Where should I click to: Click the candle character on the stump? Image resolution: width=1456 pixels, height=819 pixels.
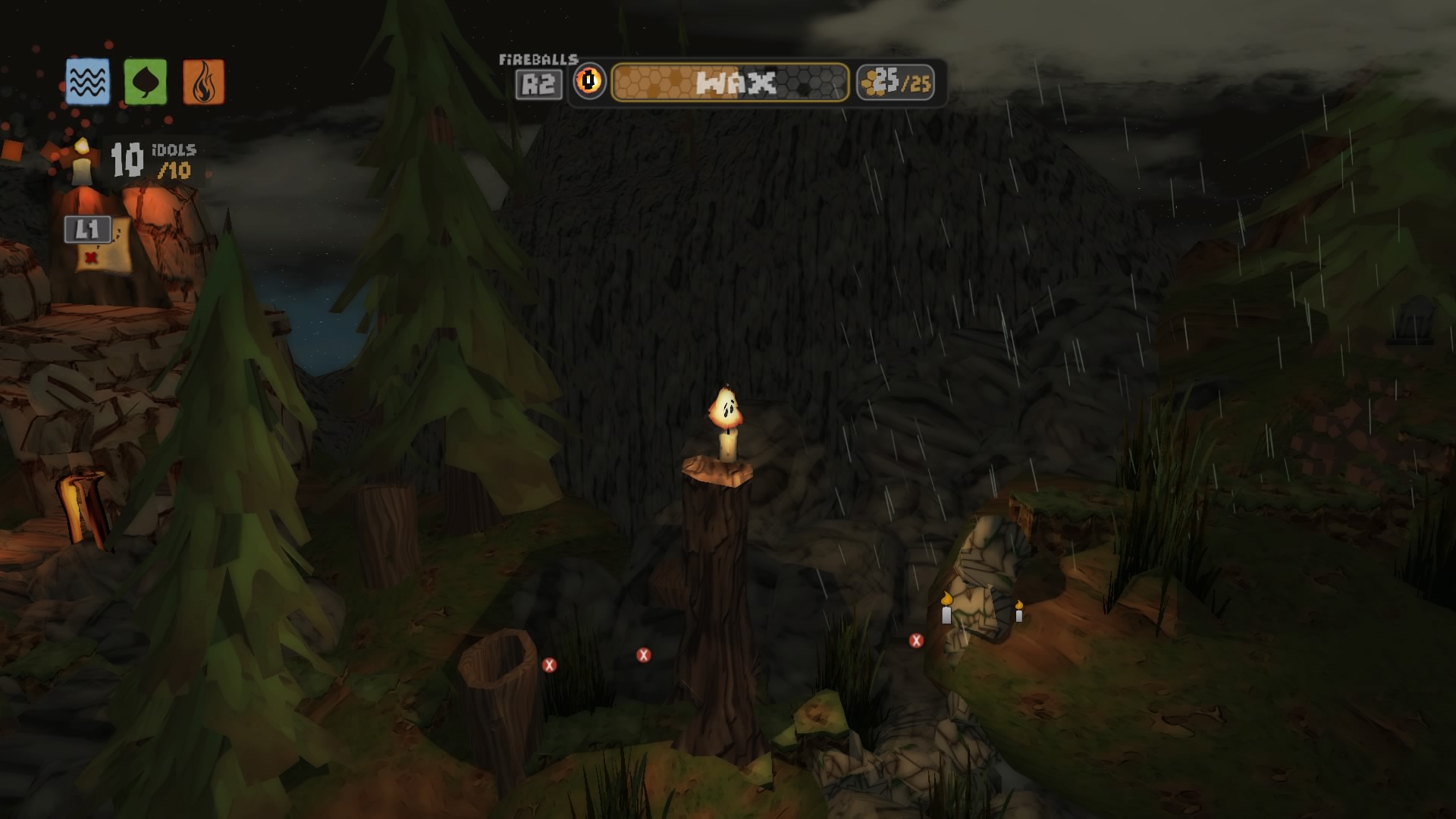pyautogui.click(x=726, y=423)
